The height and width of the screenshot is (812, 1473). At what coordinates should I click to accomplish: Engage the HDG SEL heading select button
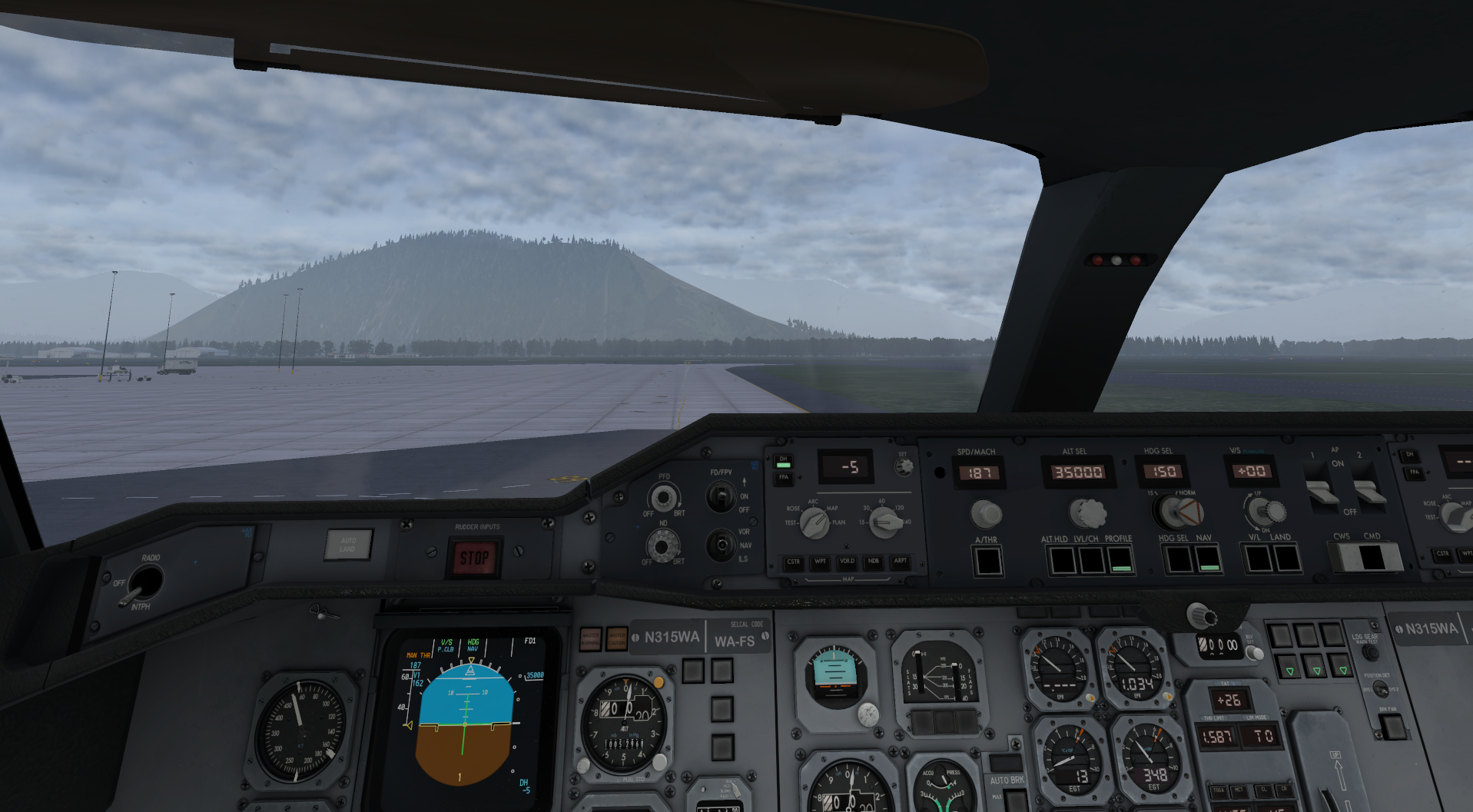click(x=1178, y=559)
